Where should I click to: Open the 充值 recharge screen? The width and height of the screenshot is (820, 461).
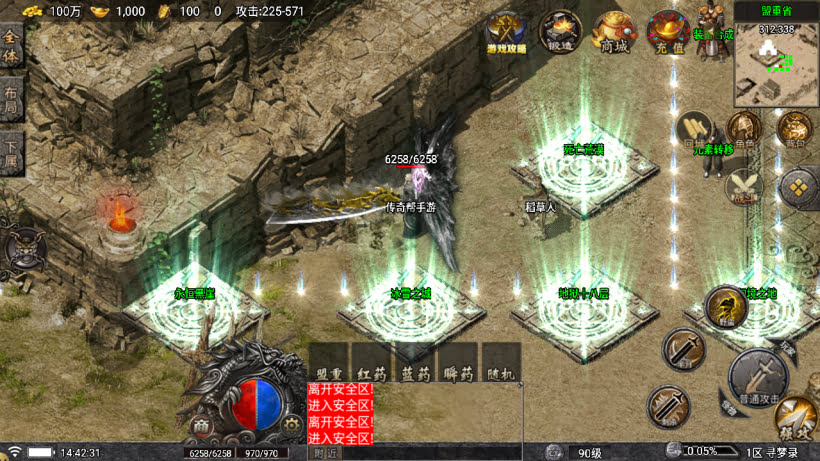pyautogui.click(x=667, y=31)
